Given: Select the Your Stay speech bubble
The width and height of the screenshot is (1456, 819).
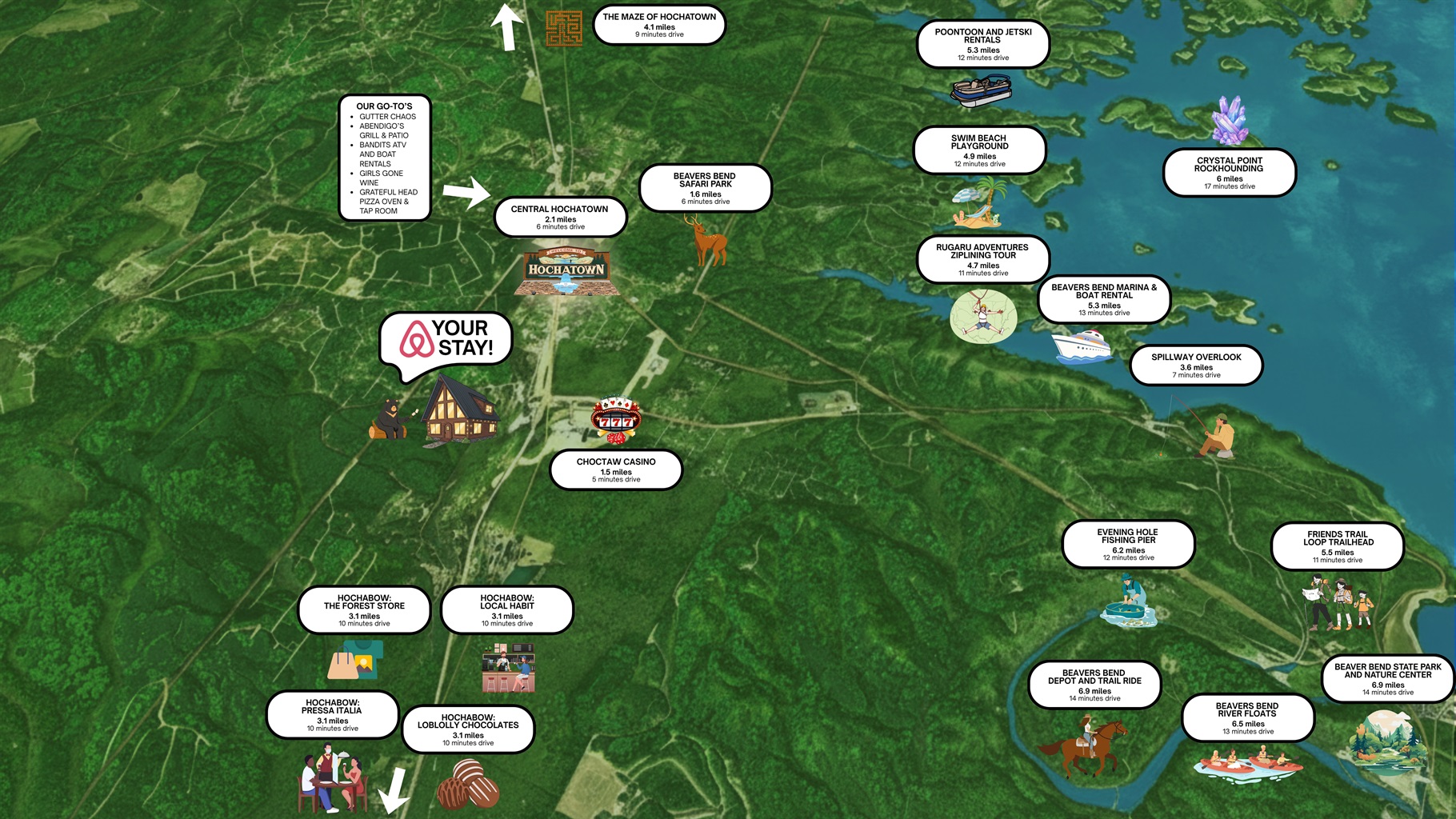Looking at the screenshot, I should 446,339.
